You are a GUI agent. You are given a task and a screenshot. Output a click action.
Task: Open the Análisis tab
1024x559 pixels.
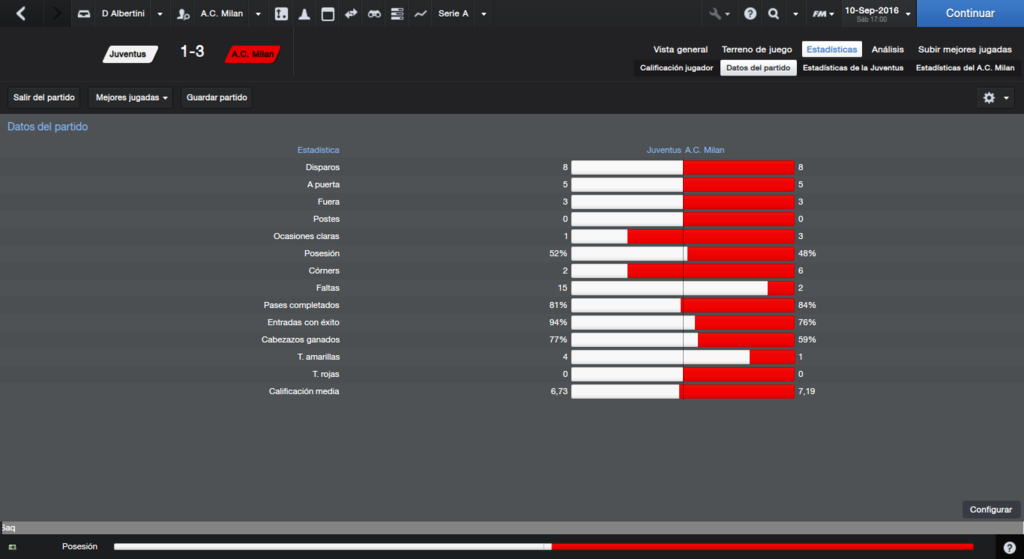pos(887,49)
